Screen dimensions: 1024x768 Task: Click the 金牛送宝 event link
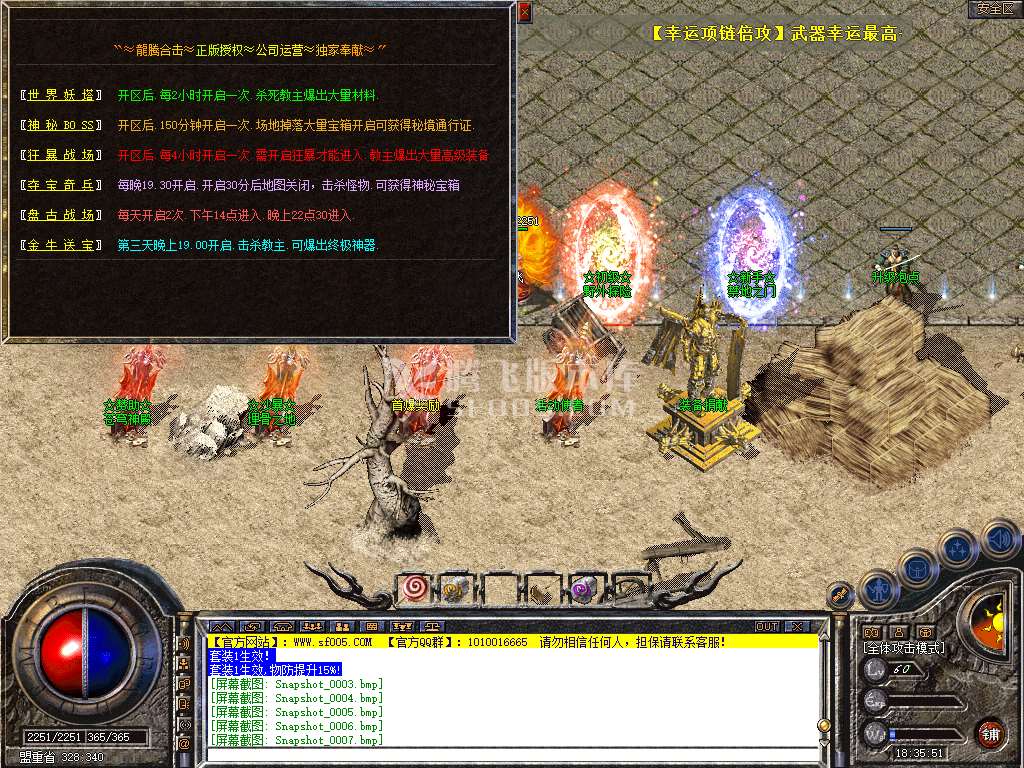click(62, 245)
